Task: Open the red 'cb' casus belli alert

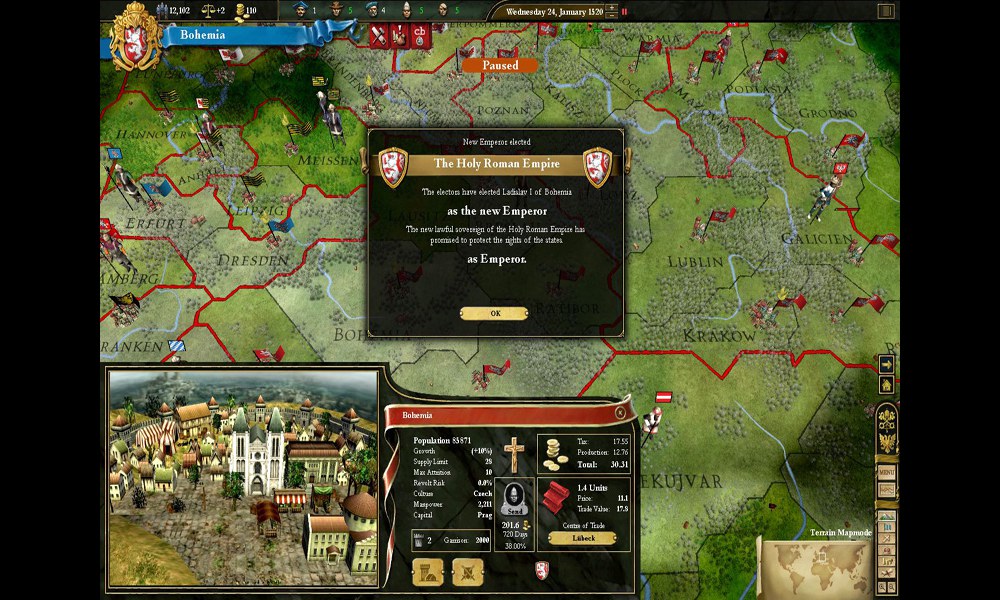Action: [x=420, y=36]
